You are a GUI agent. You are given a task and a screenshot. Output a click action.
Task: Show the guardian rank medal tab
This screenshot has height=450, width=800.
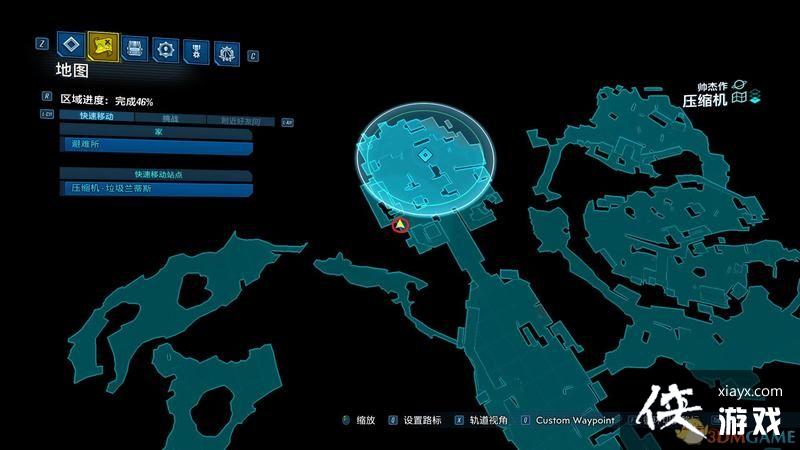tap(196, 47)
